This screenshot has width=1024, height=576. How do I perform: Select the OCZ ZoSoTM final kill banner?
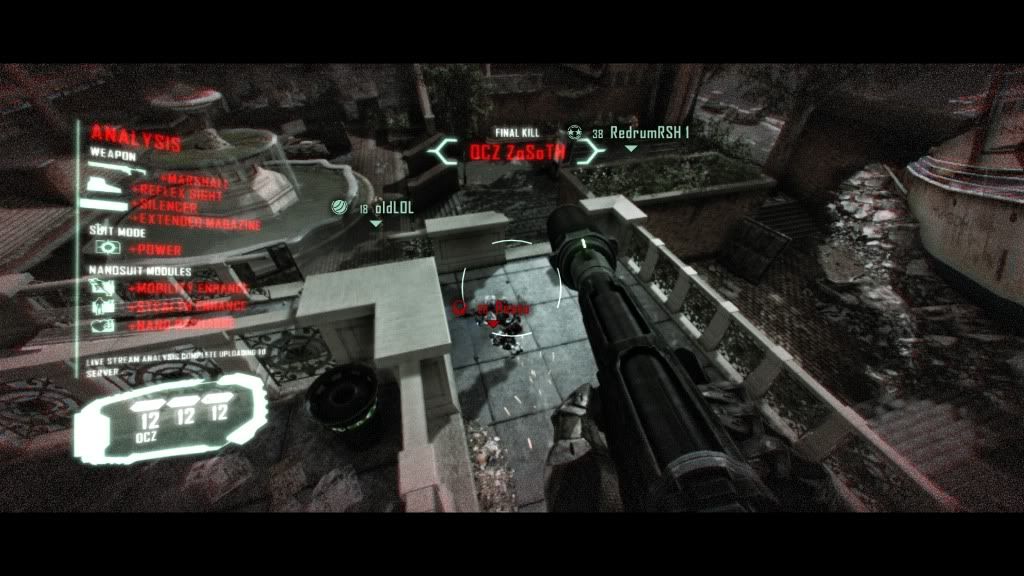(x=518, y=152)
